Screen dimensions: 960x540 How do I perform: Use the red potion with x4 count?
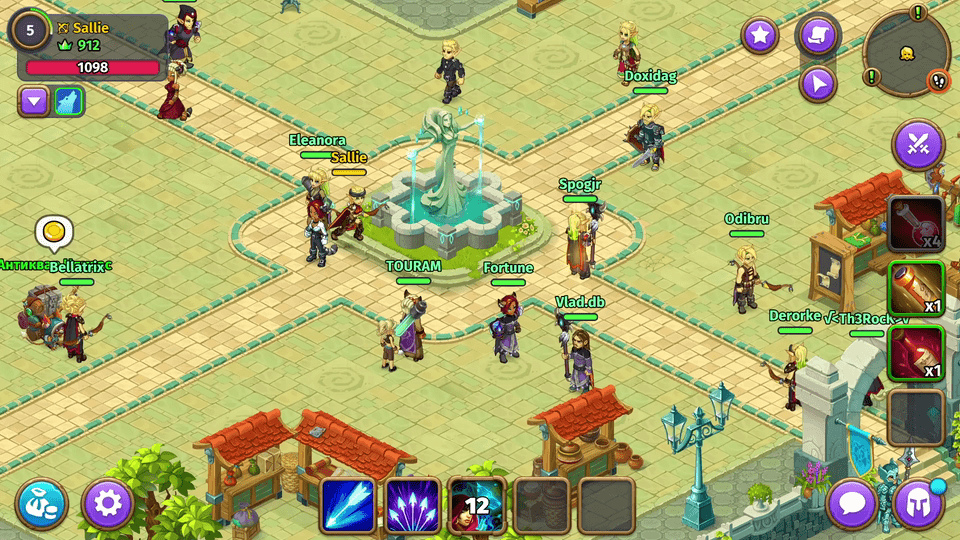point(915,223)
